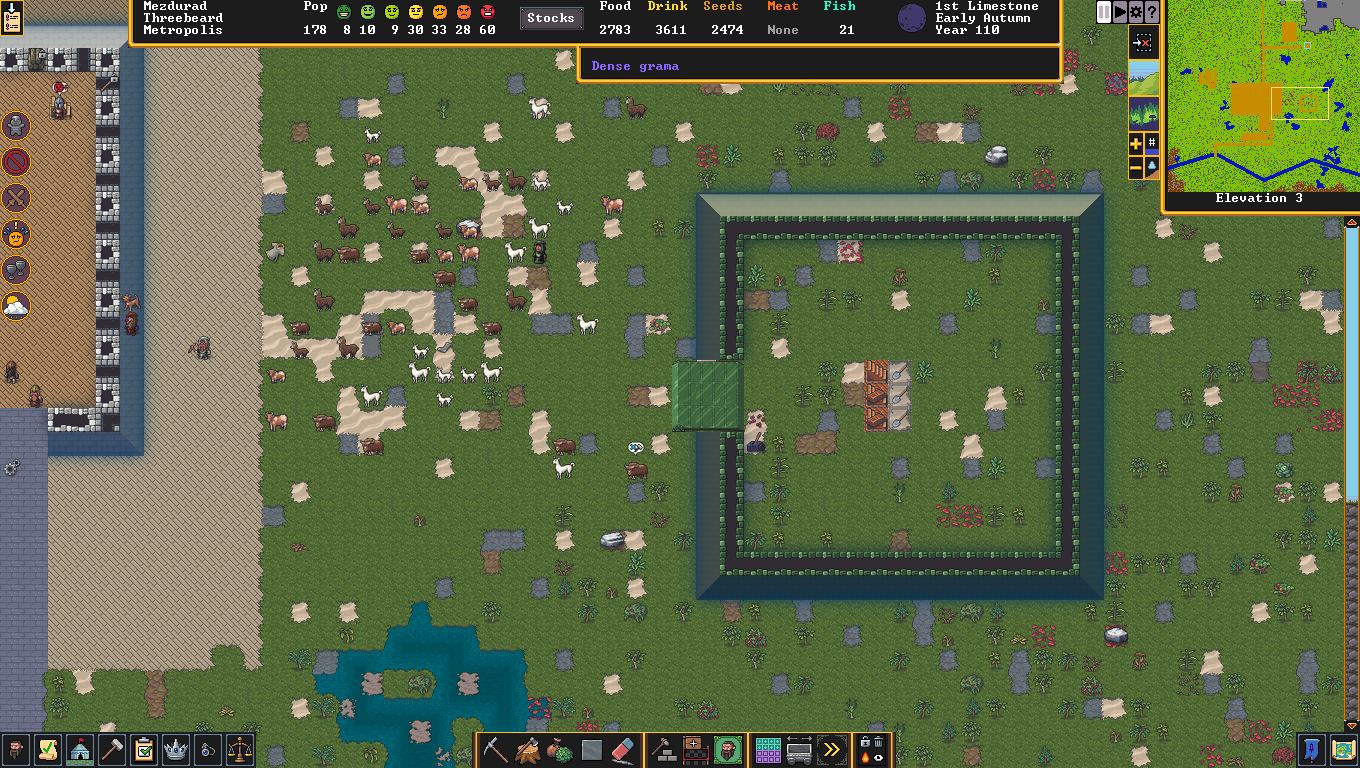The image size is (1360, 768).
Task: Open the stressed face alert
Action: coord(16,234)
